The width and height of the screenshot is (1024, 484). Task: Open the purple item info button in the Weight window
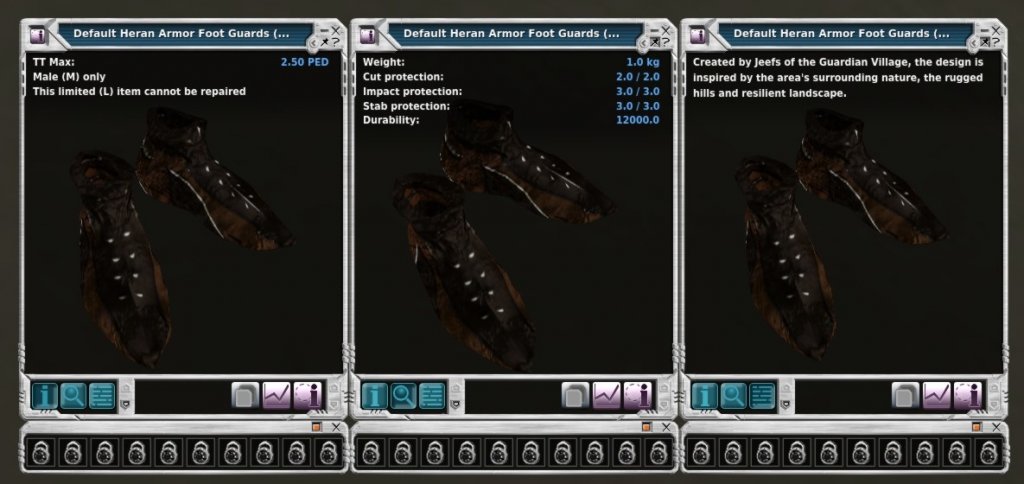(x=637, y=395)
